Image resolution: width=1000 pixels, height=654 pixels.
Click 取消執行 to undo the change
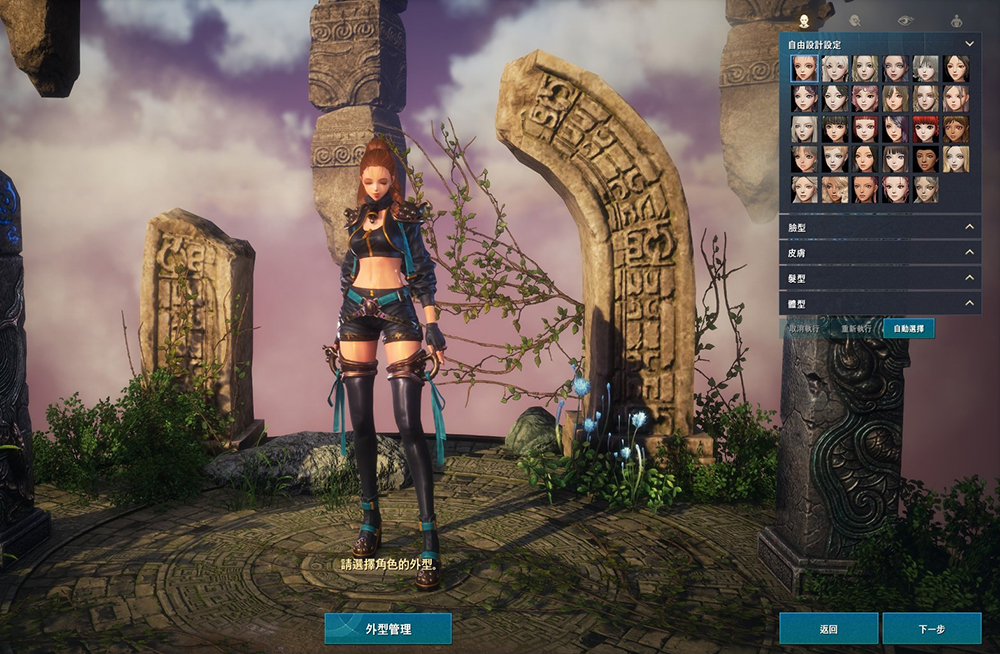tap(807, 328)
